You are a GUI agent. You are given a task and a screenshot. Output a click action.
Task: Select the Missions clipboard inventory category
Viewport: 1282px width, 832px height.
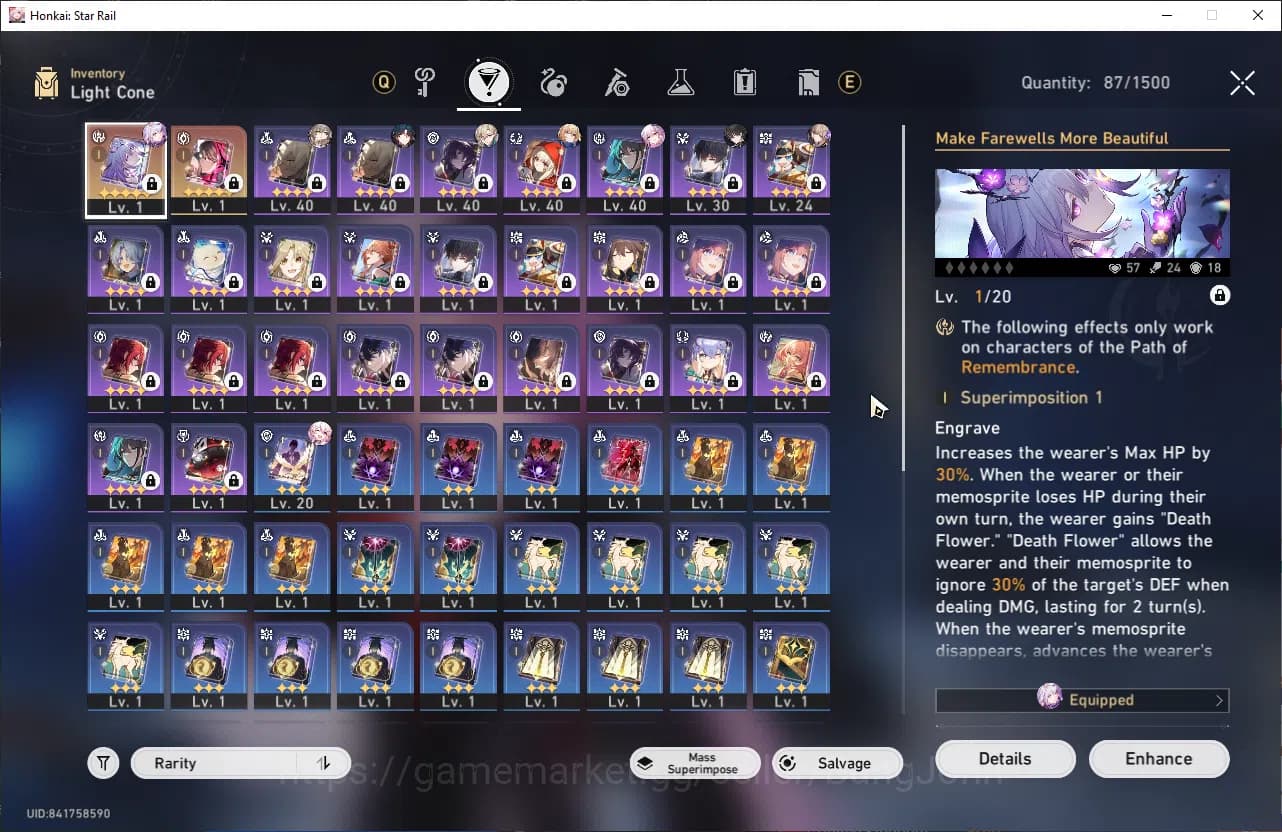coord(744,83)
